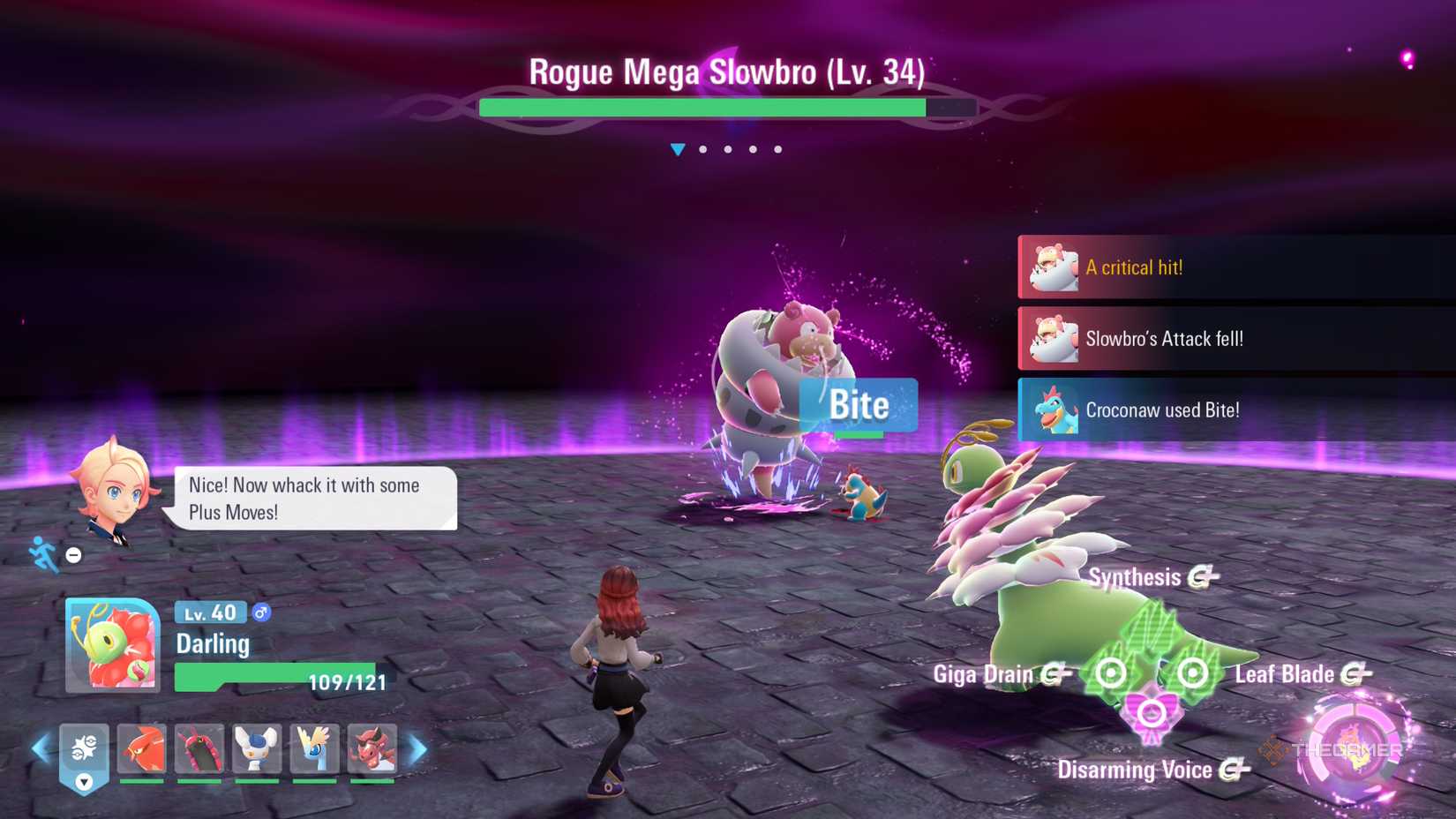
Task: Select the second page indicator dot
Action: (x=703, y=149)
